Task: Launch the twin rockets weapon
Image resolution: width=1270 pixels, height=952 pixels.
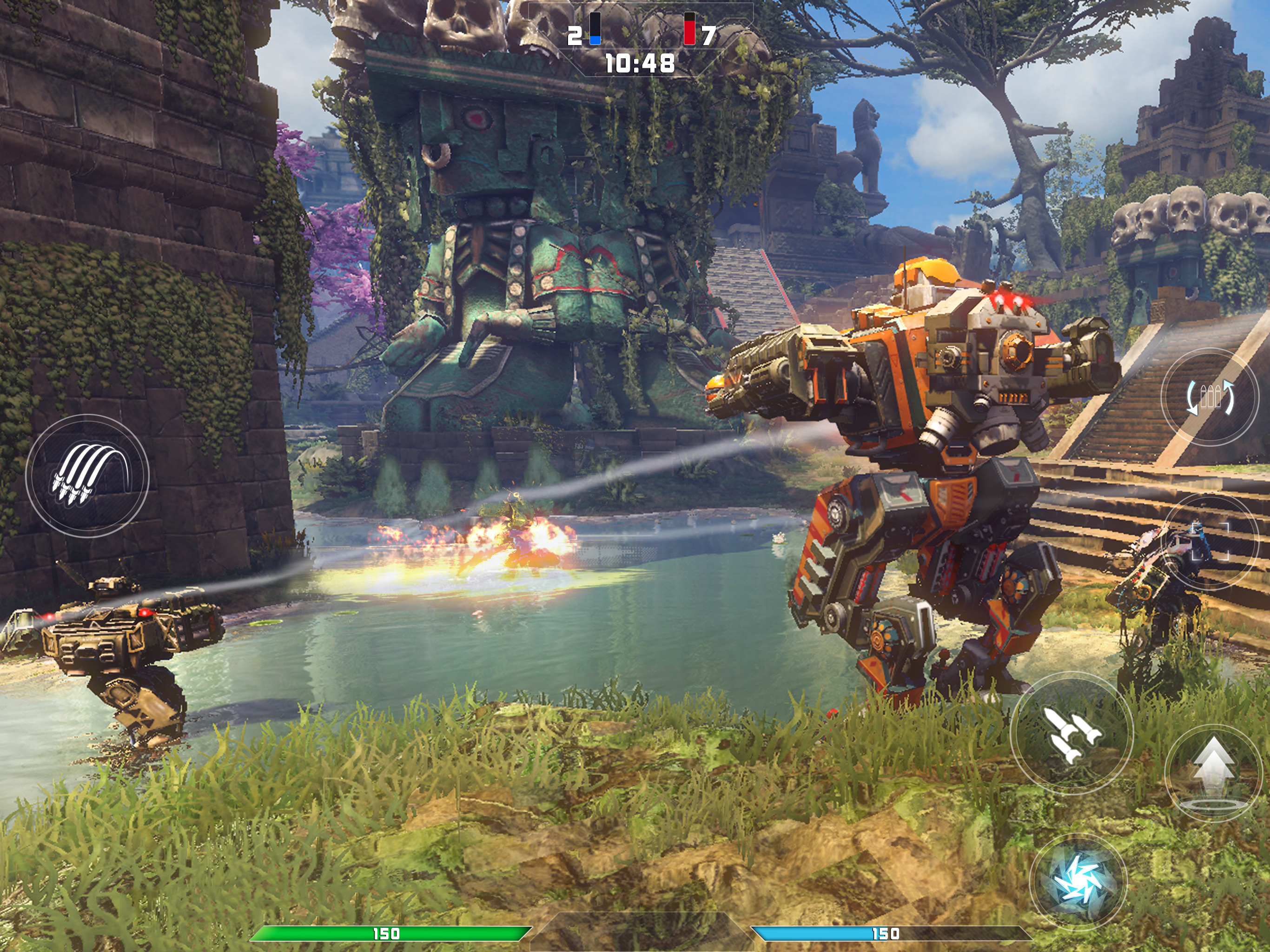Action: [x=1072, y=735]
